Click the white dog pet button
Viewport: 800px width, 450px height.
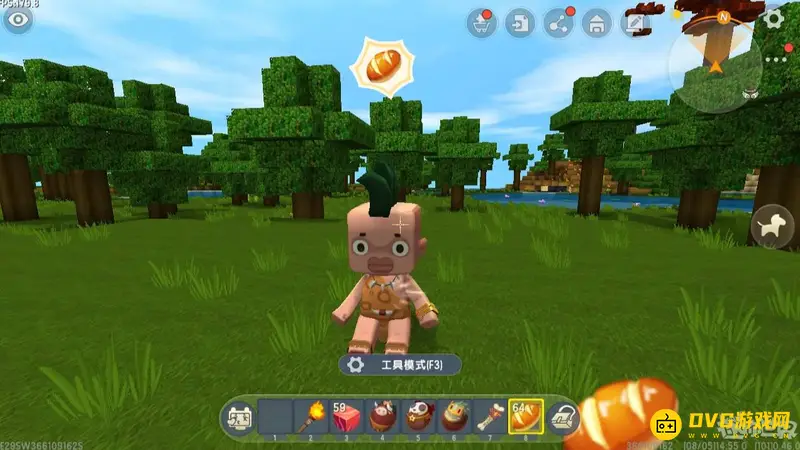773,226
